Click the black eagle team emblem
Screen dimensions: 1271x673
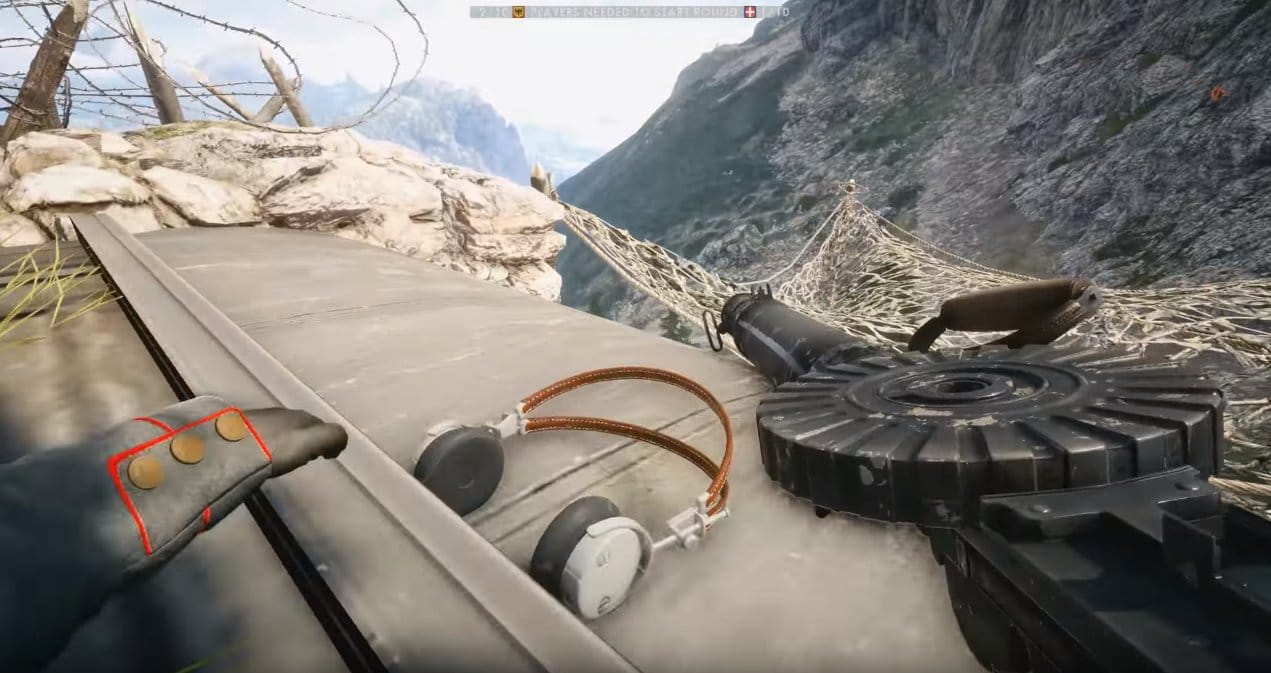point(518,12)
